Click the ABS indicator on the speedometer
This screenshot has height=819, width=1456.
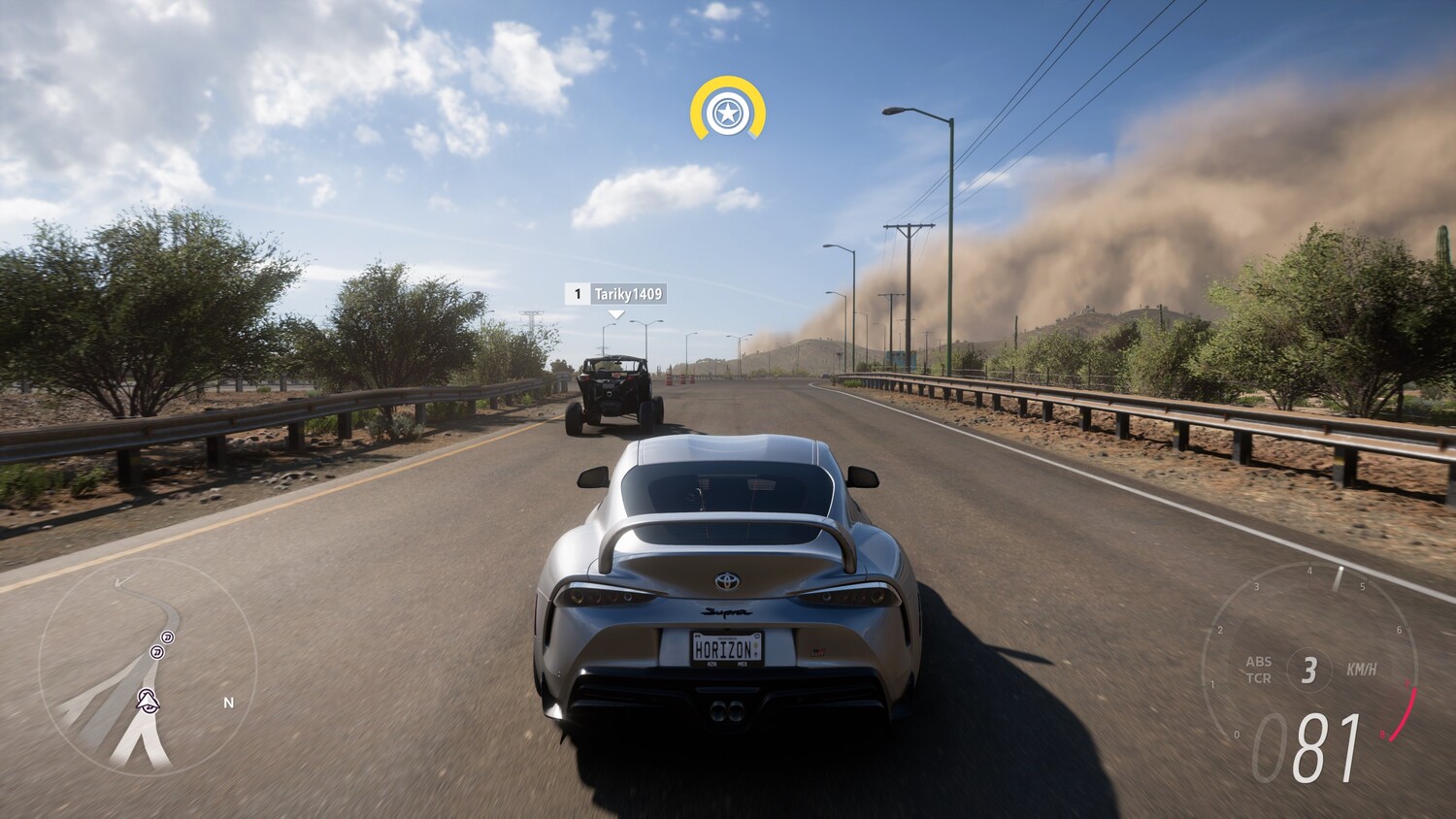coord(1259,663)
